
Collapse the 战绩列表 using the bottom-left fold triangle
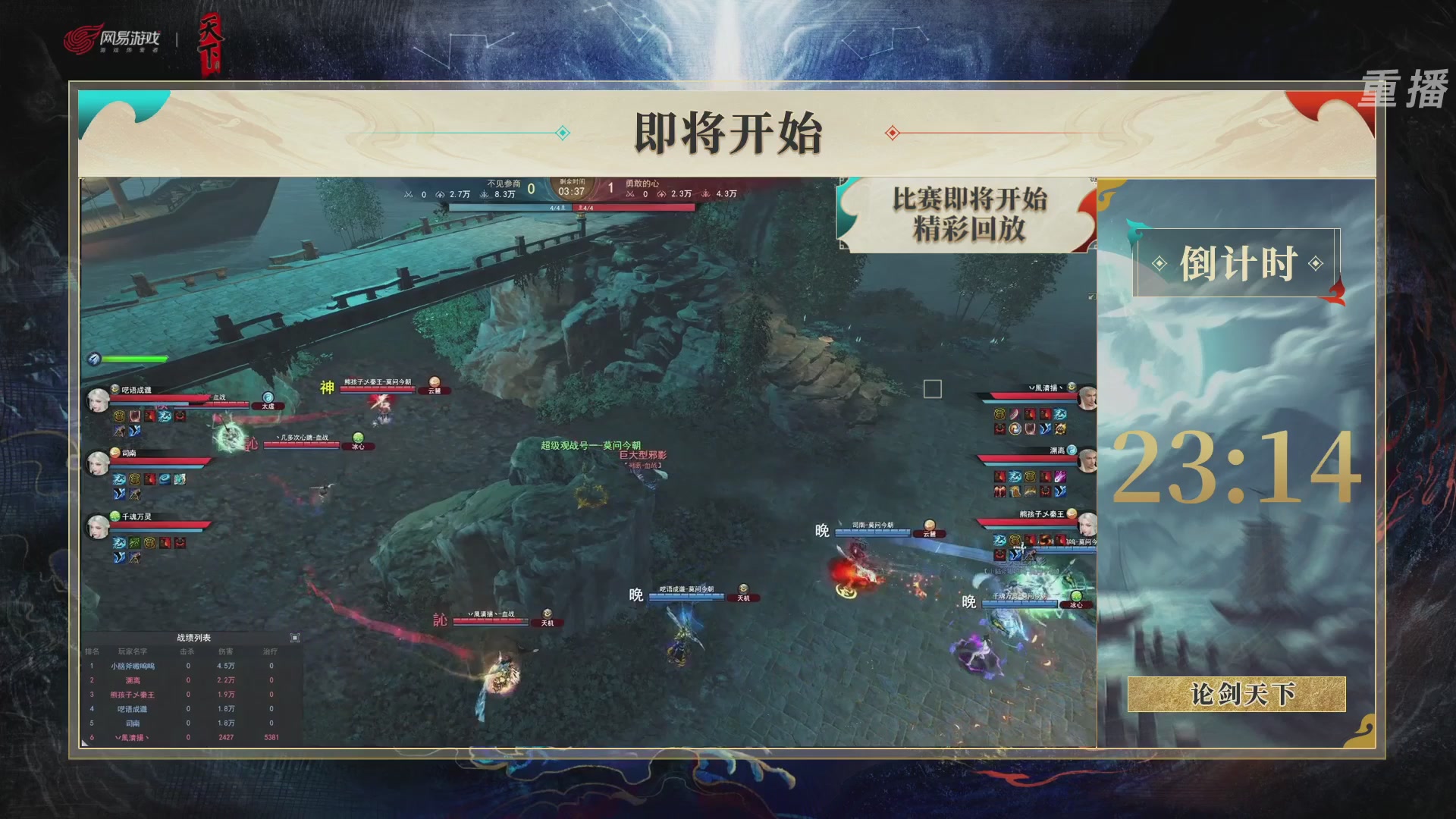[x=84, y=745]
